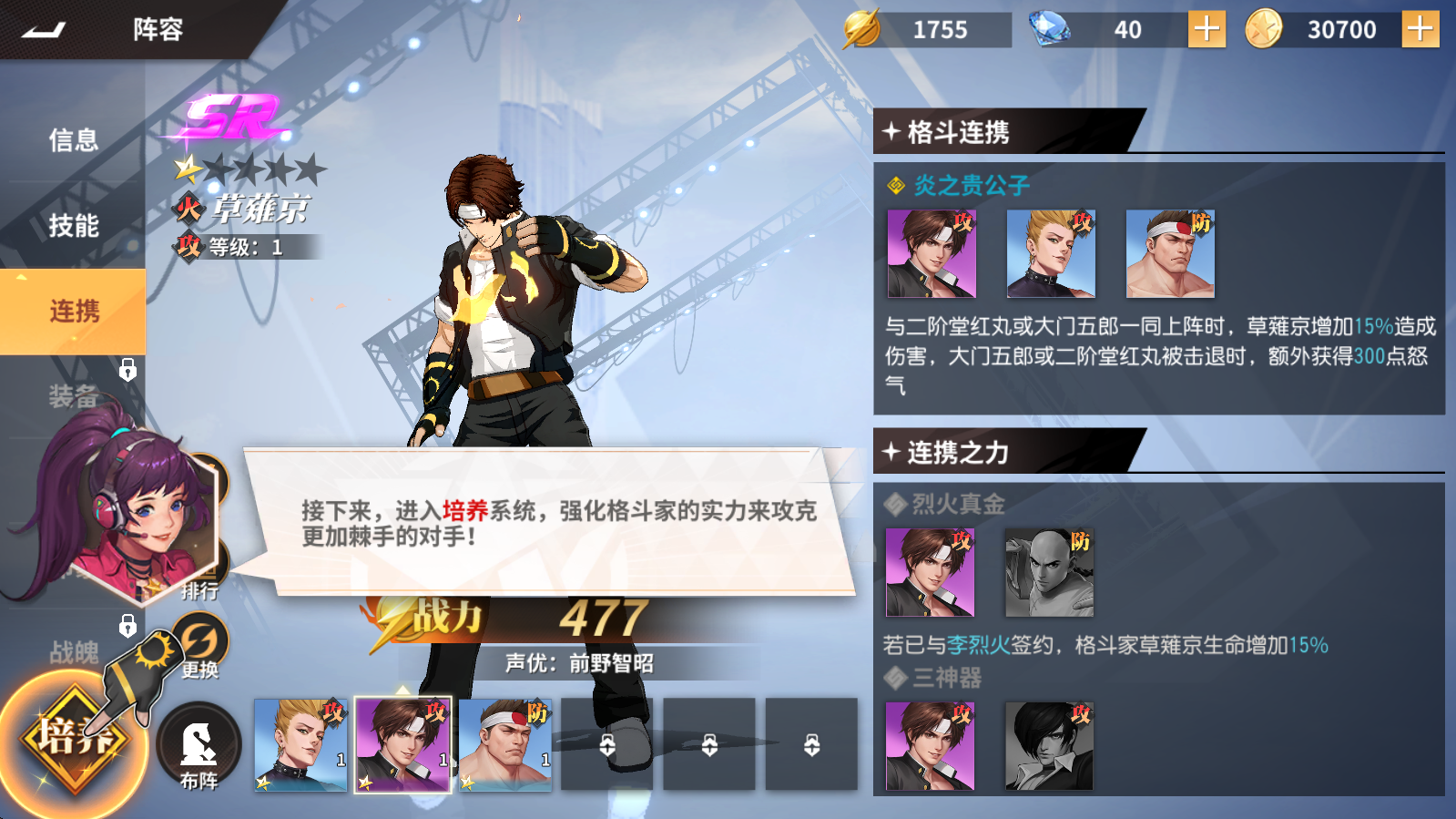
Task: Expand the first empty team slot arrow
Action: 607,743
